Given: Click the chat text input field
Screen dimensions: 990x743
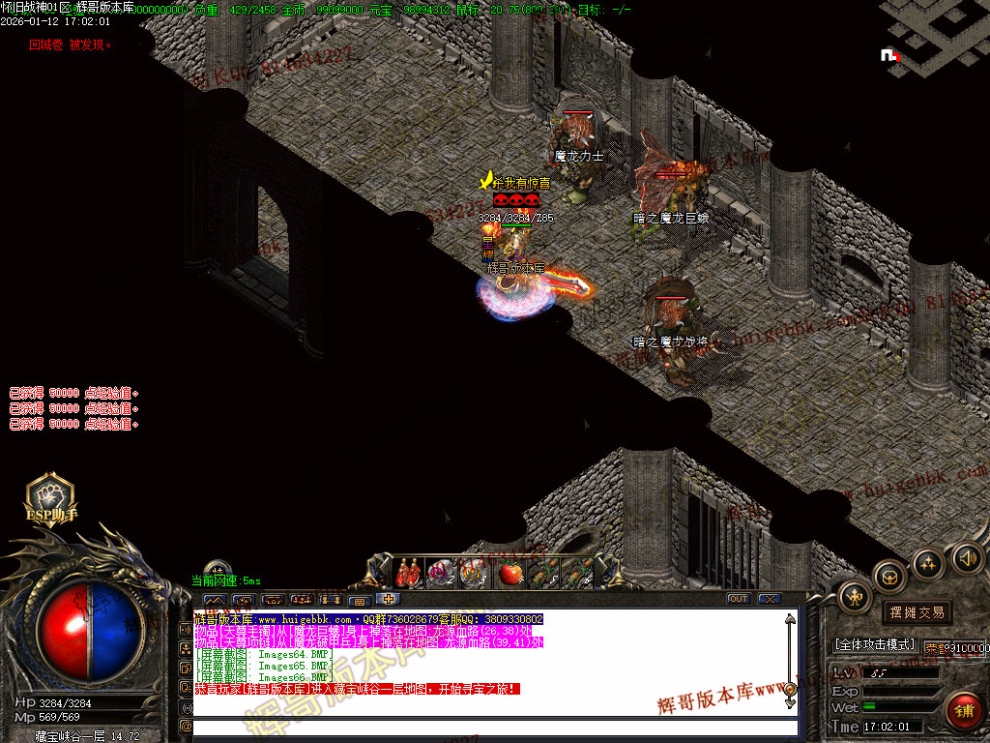Looking at the screenshot, I should (x=490, y=728).
